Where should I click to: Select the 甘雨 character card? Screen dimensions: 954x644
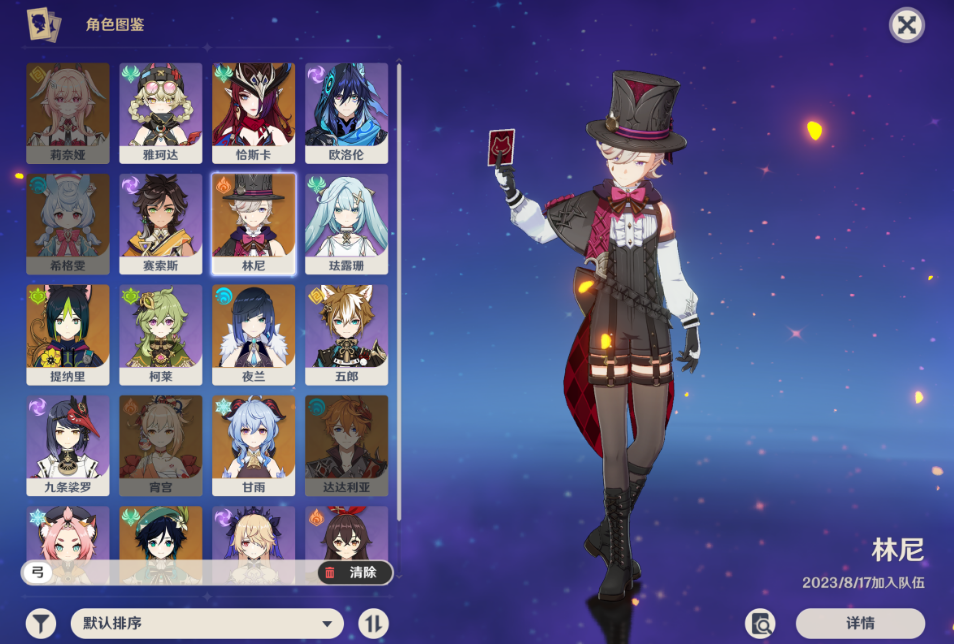pyautogui.click(x=254, y=446)
